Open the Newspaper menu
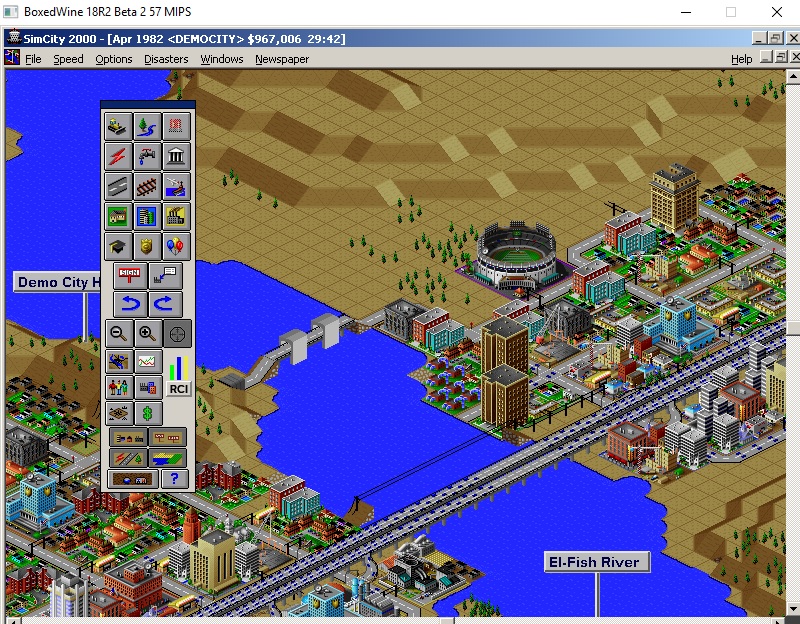 coord(282,59)
